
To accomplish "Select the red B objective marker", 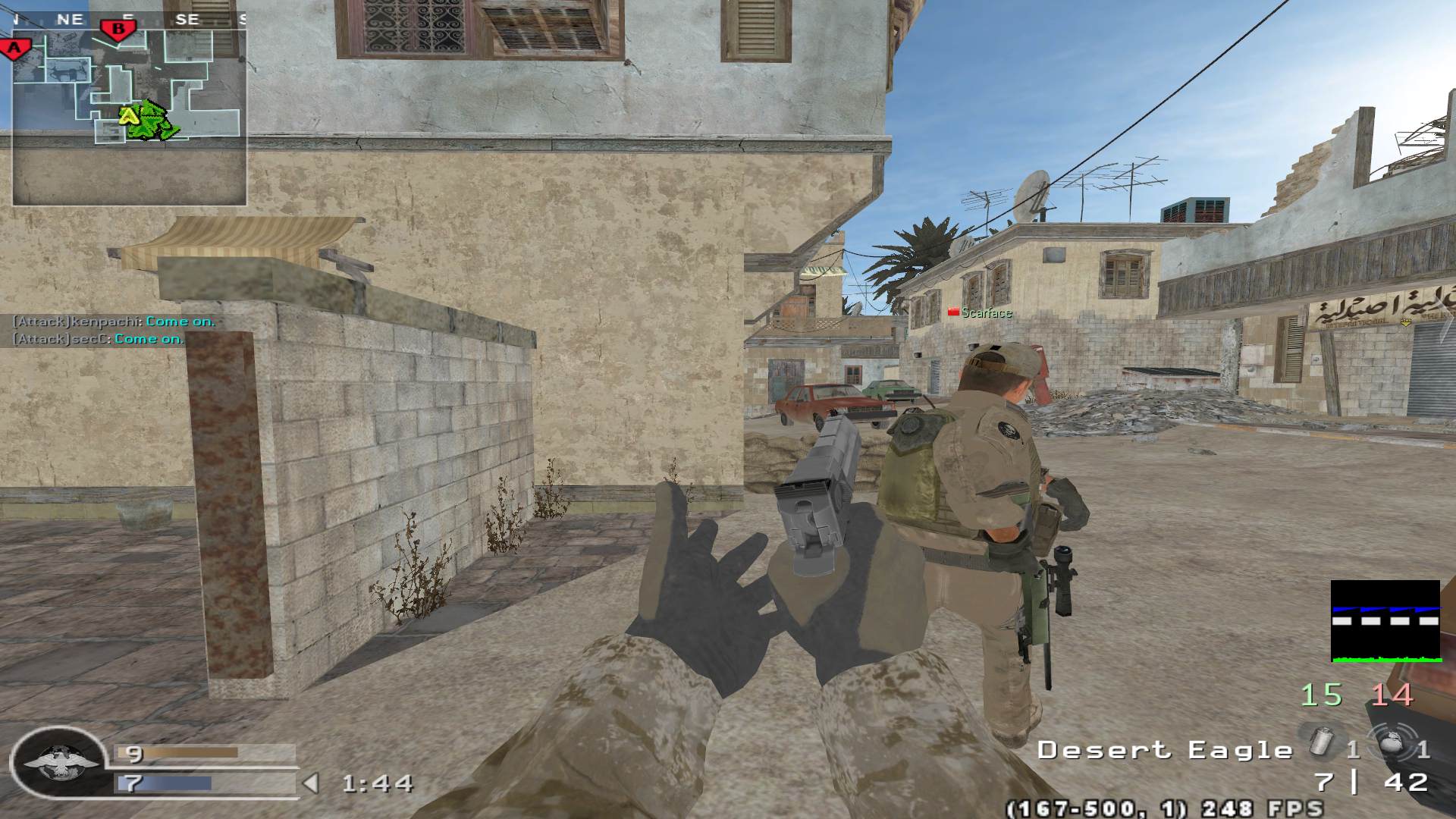I will 118,30.
